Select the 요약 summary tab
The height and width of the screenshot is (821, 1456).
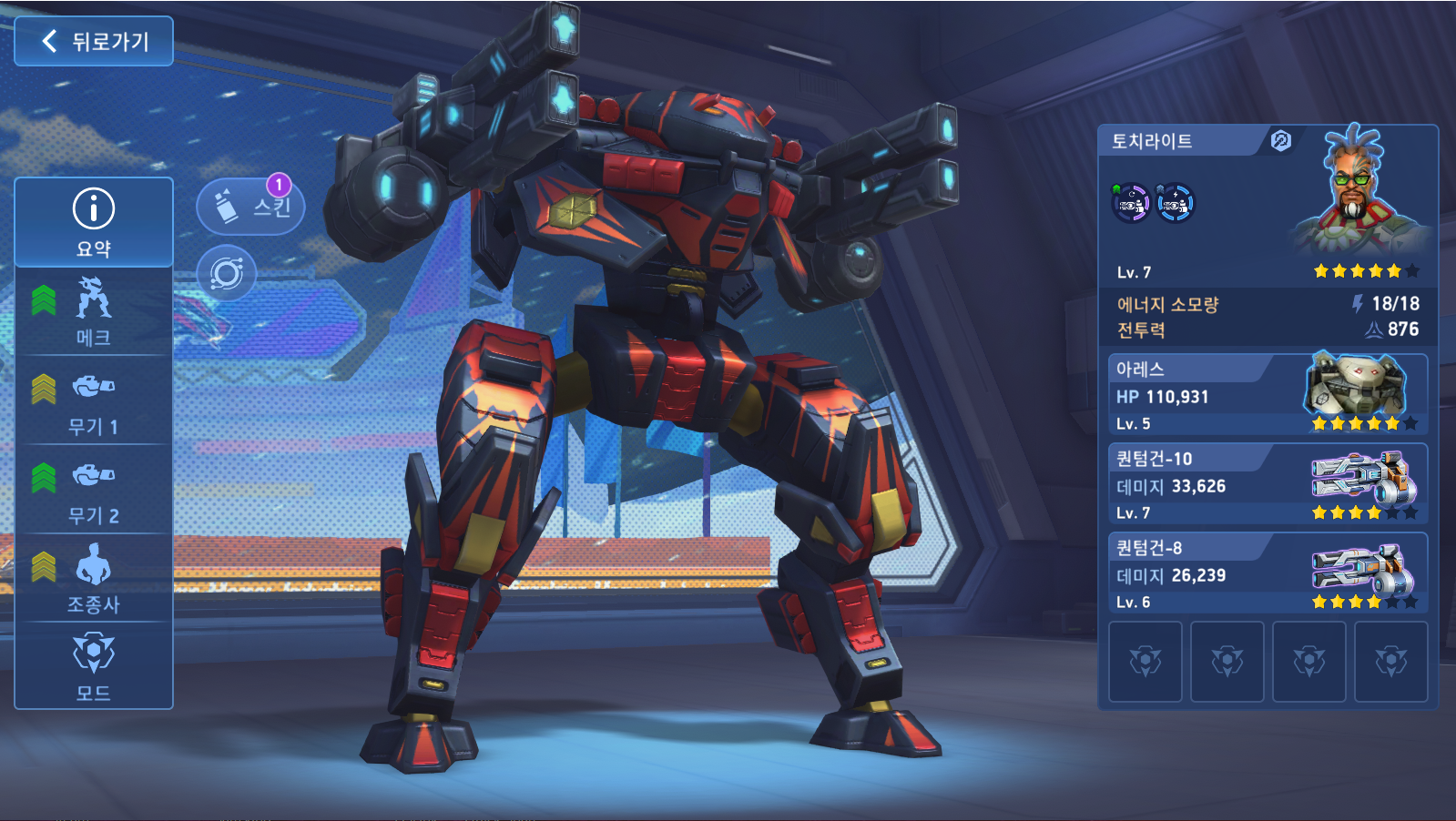94,223
